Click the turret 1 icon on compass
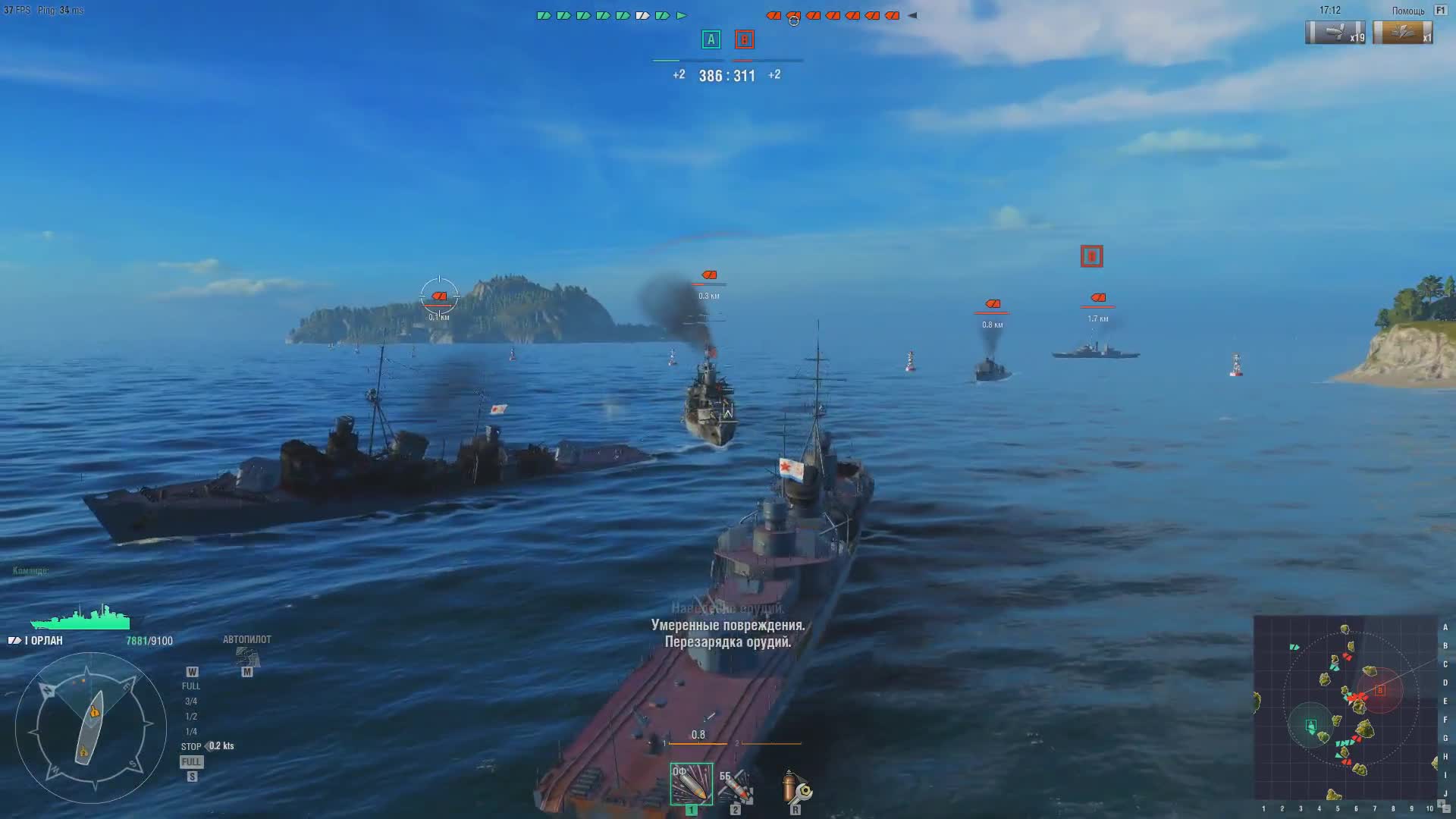The height and width of the screenshot is (819, 1456). [x=95, y=711]
